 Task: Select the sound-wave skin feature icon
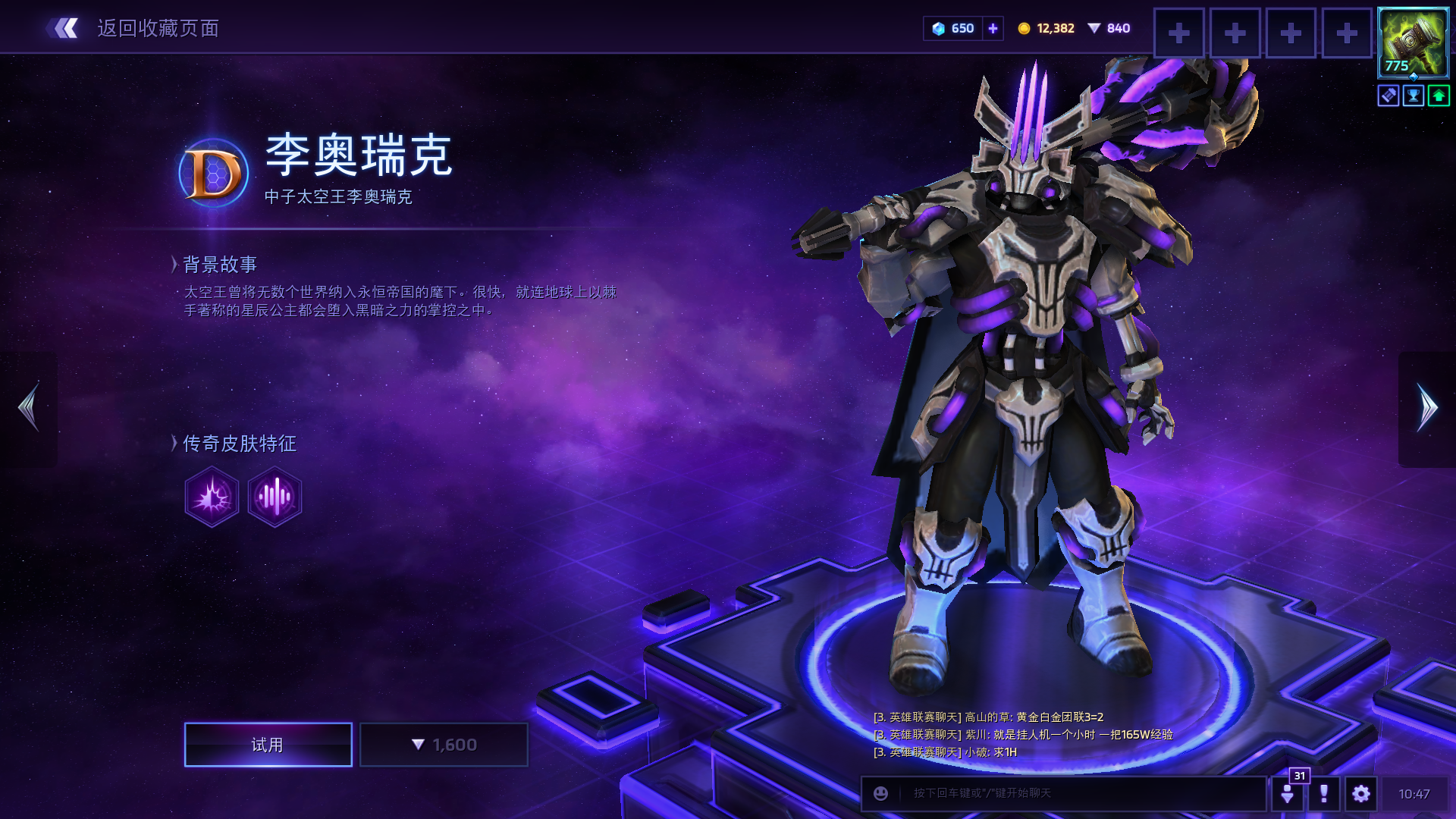point(275,497)
